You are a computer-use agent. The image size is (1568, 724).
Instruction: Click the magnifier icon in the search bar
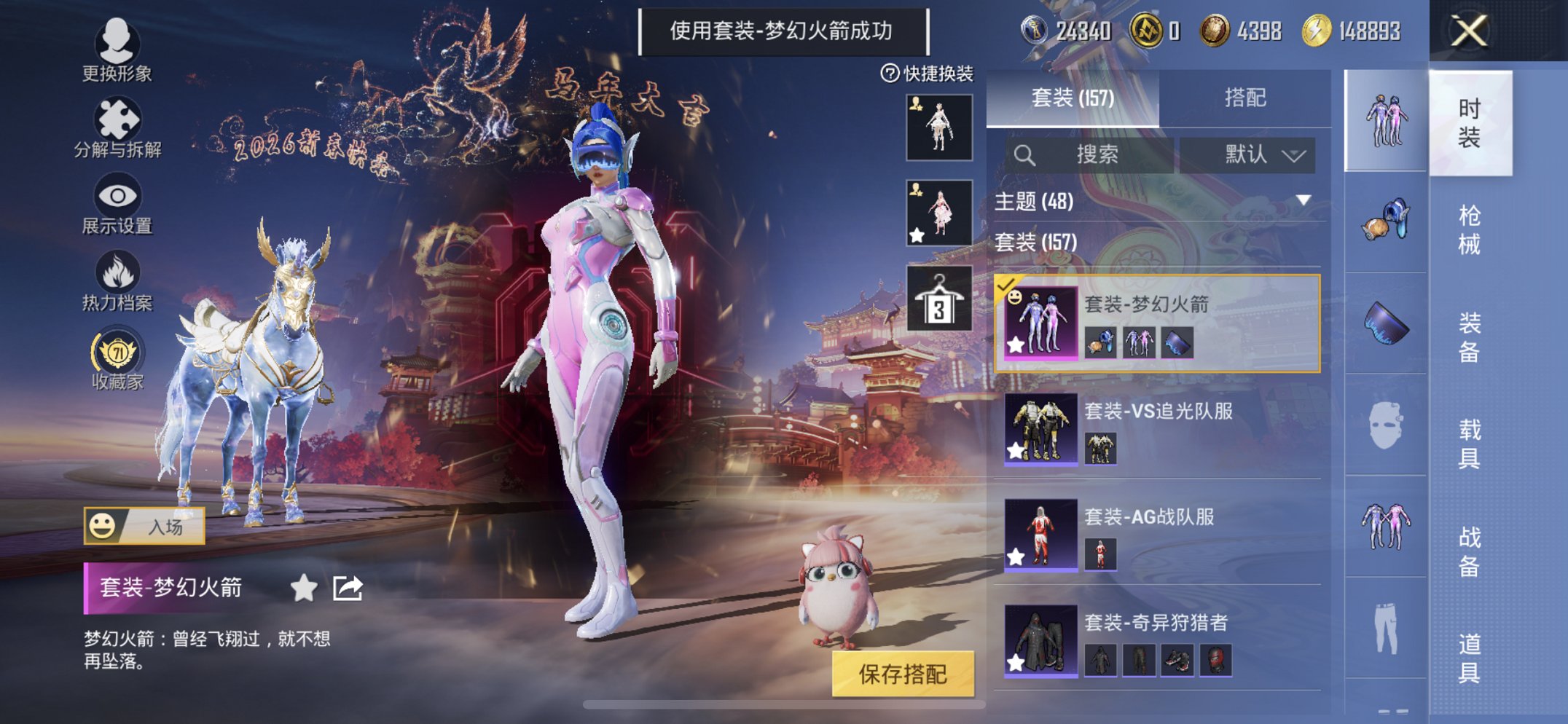click(1026, 155)
